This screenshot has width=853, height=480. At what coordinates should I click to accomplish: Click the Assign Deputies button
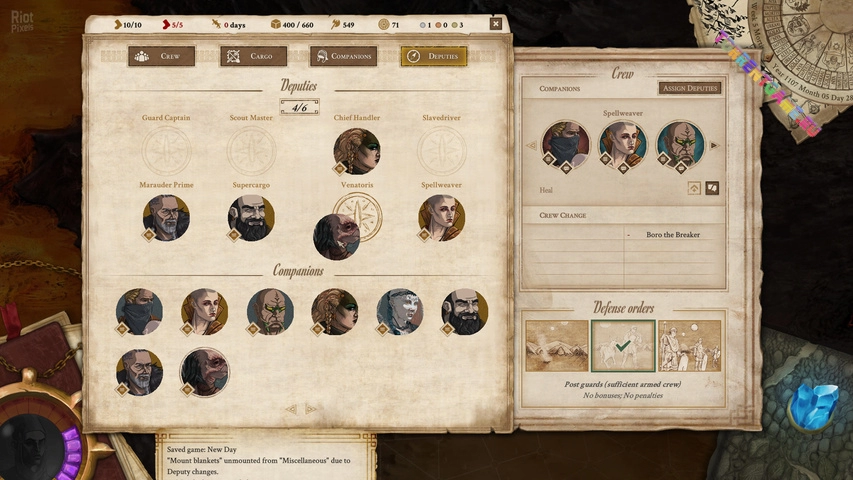pos(690,88)
